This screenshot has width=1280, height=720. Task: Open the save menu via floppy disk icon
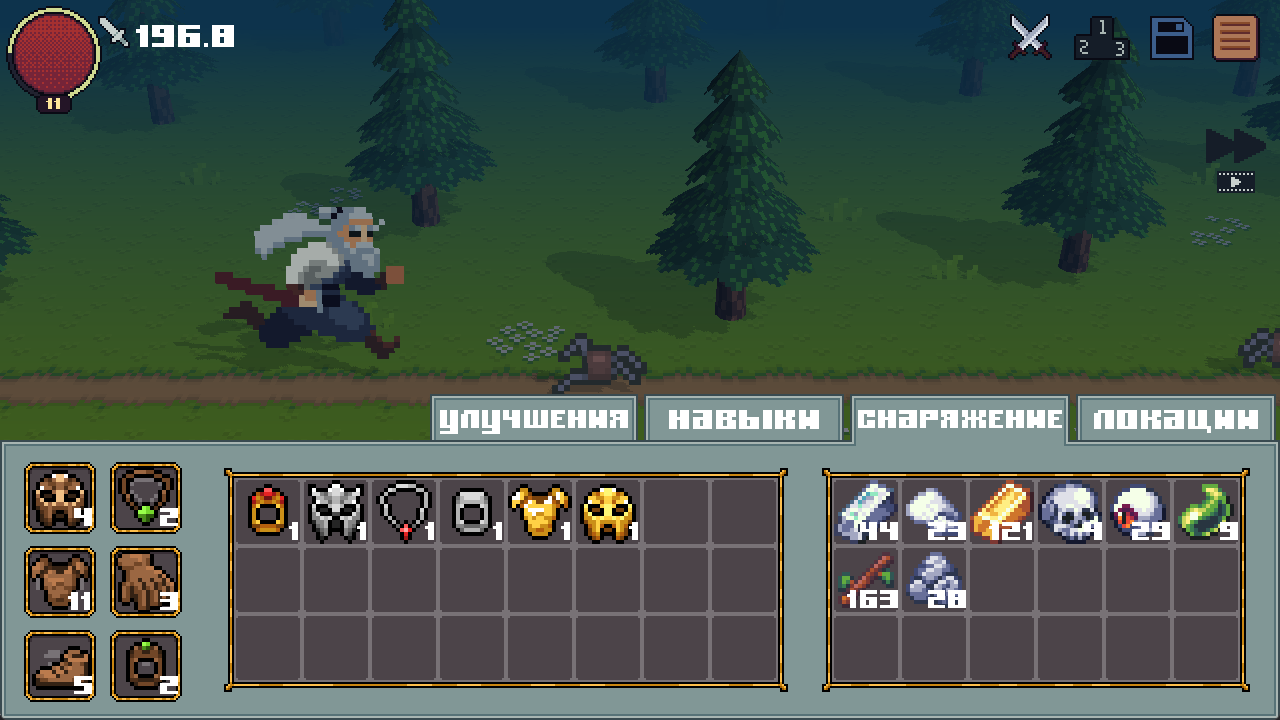[1170, 38]
